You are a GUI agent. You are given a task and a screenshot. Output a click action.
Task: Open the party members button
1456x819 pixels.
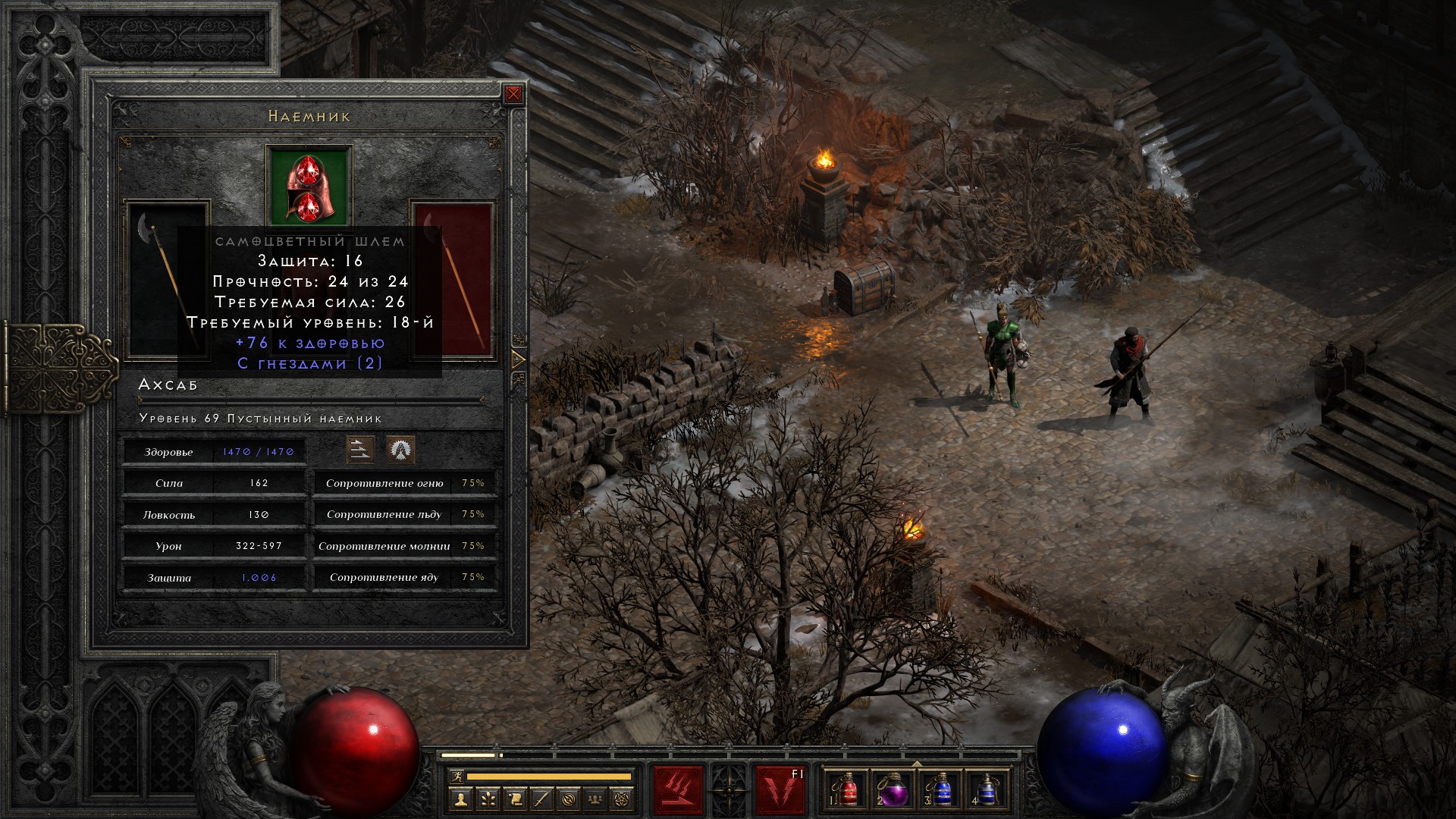click(597, 799)
